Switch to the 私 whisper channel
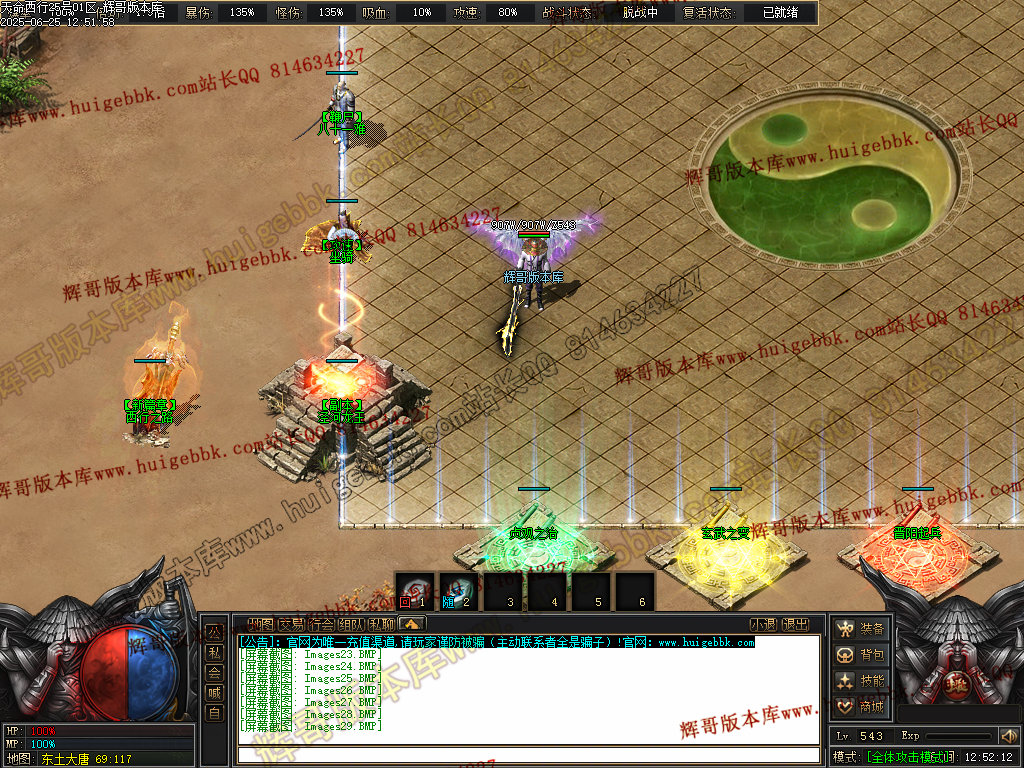The width and height of the screenshot is (1024, 768). (213, 653)
